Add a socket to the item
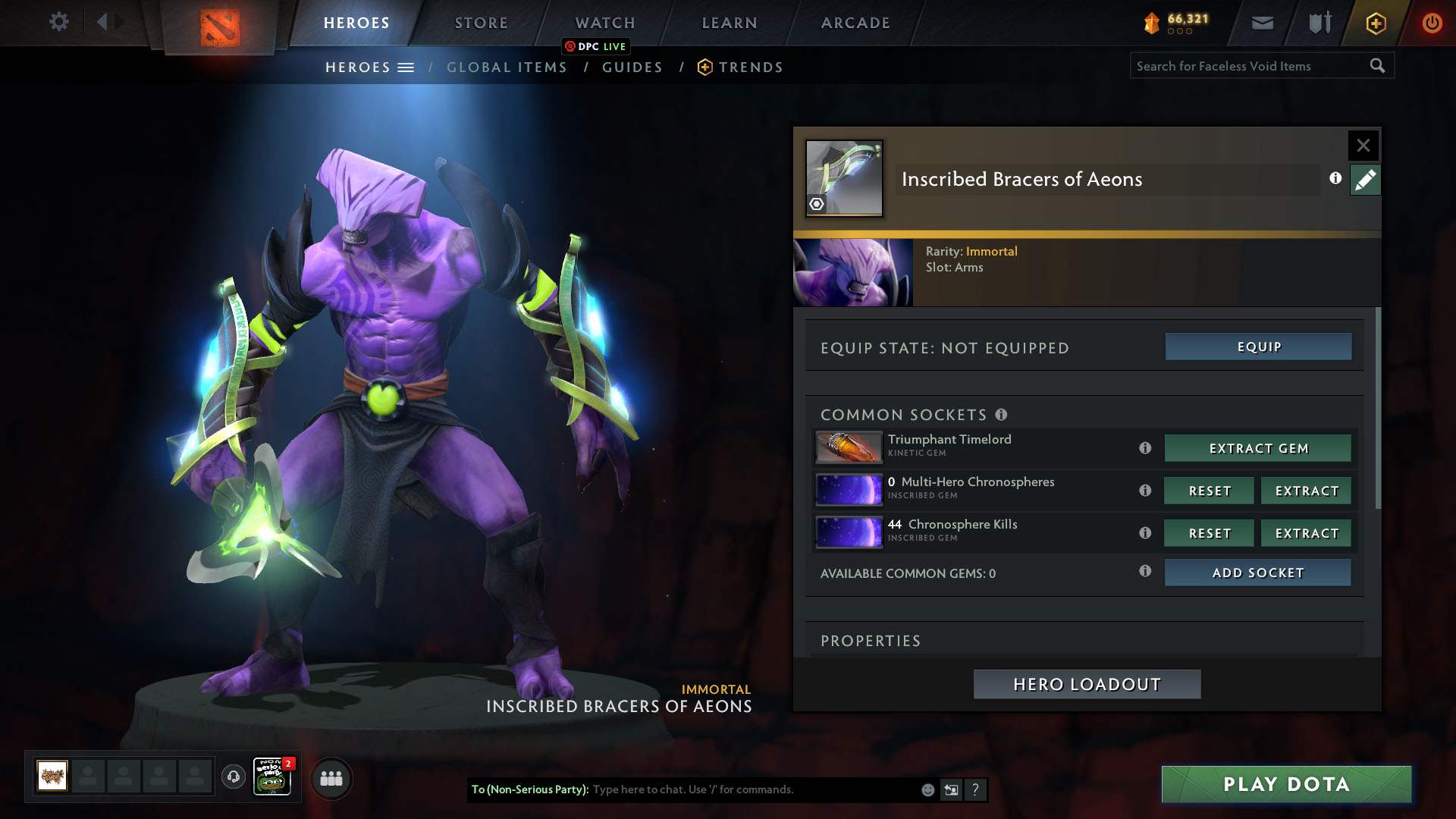Screen dimensions: 1456x819 coord(1258,573)
